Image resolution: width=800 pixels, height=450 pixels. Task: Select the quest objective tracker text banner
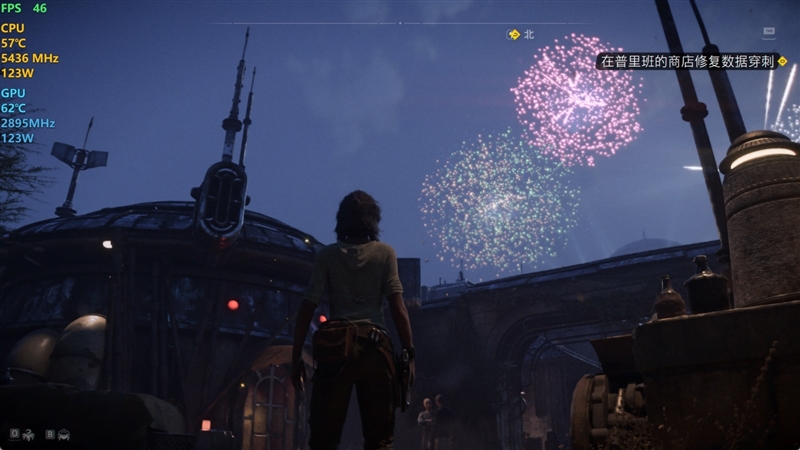(686, 61)
